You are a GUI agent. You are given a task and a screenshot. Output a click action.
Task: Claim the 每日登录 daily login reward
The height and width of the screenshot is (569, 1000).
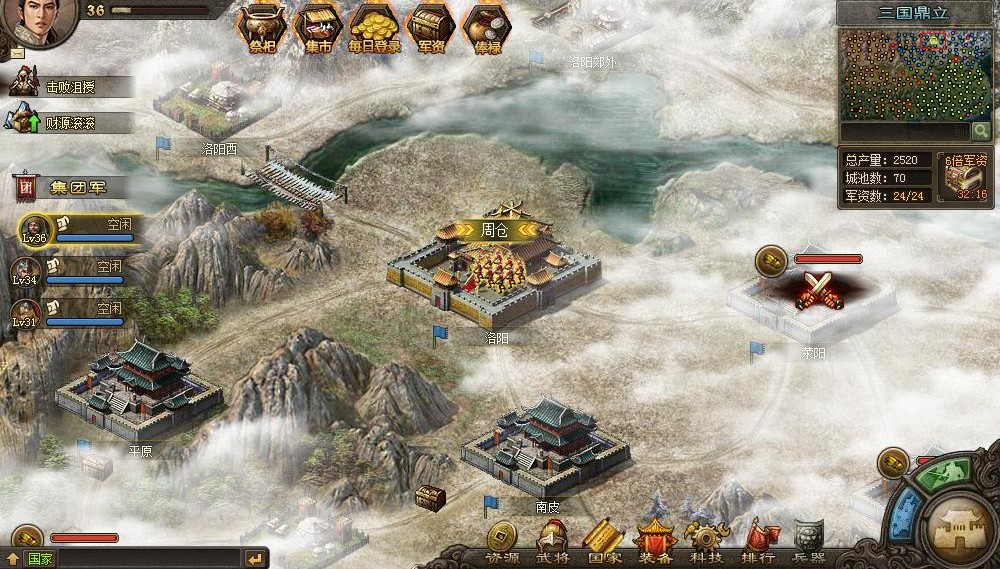[375, 28]
